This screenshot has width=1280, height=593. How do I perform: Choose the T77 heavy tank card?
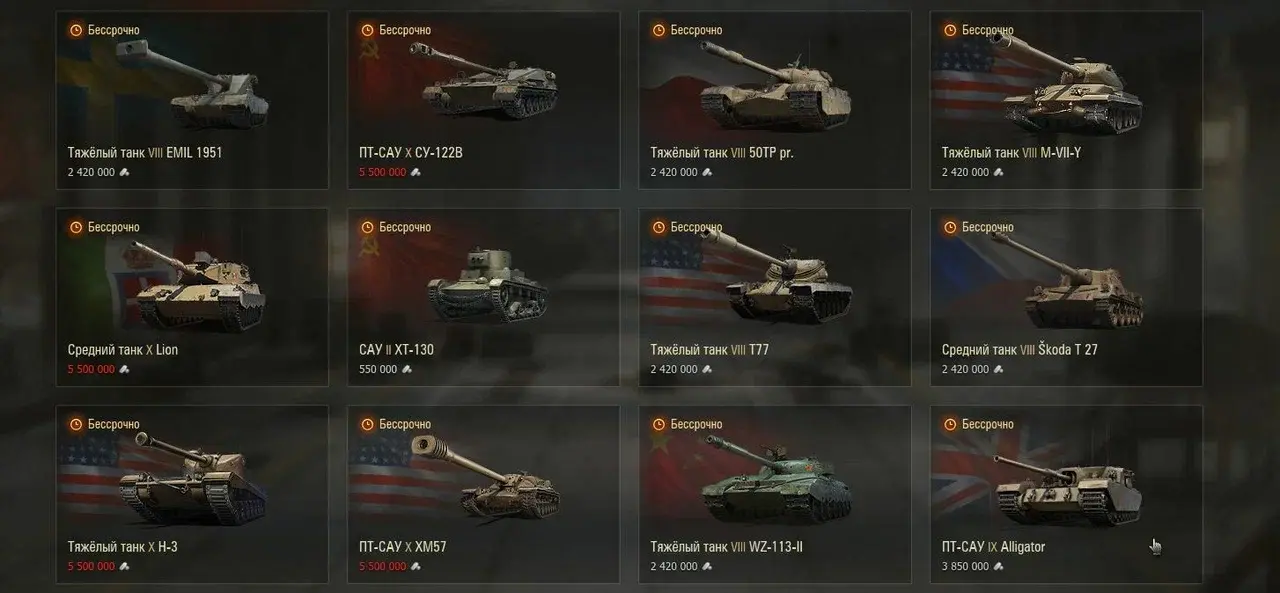[x=774, y=297]
